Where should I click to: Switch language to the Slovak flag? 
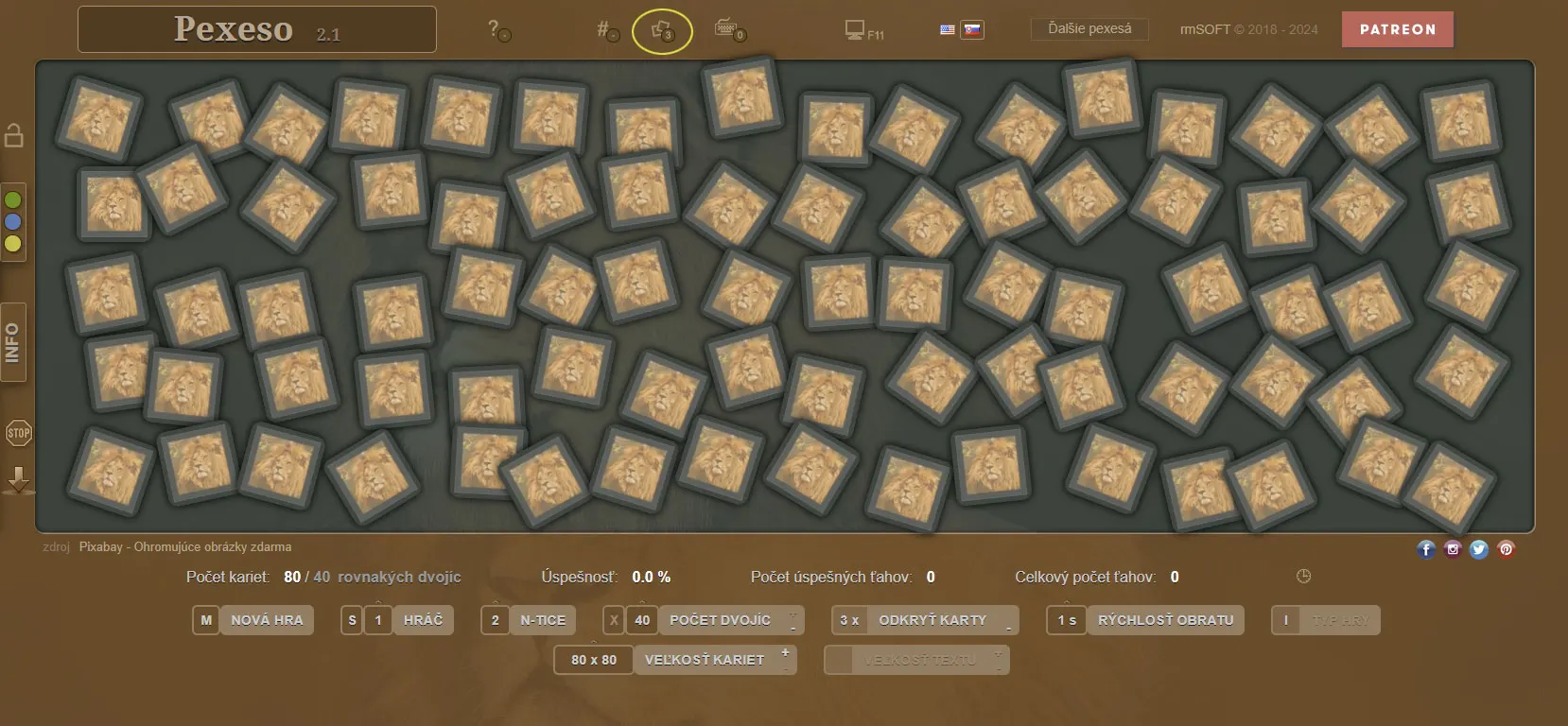click(972, 29)
